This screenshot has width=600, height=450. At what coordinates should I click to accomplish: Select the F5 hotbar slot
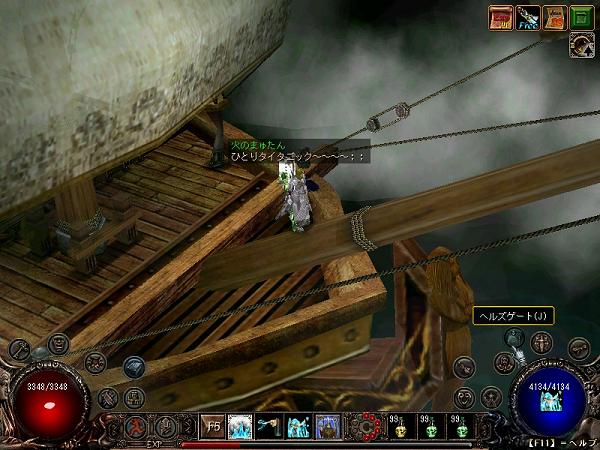click(212, 426)
